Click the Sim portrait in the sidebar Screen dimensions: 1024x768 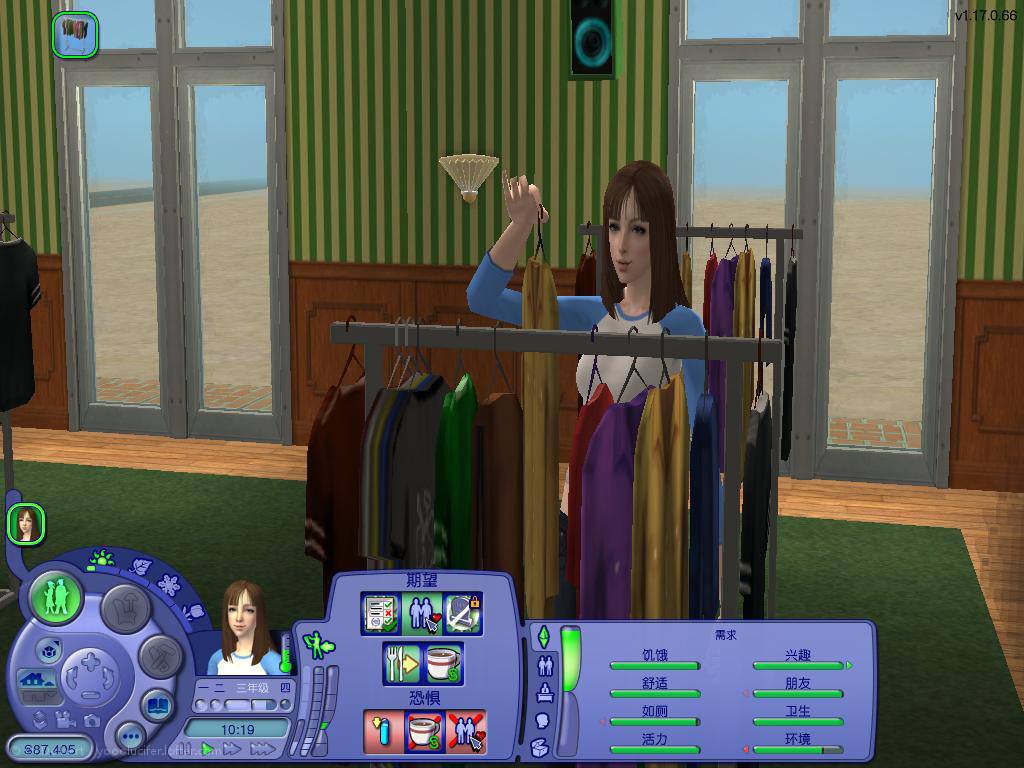[25, 524]
